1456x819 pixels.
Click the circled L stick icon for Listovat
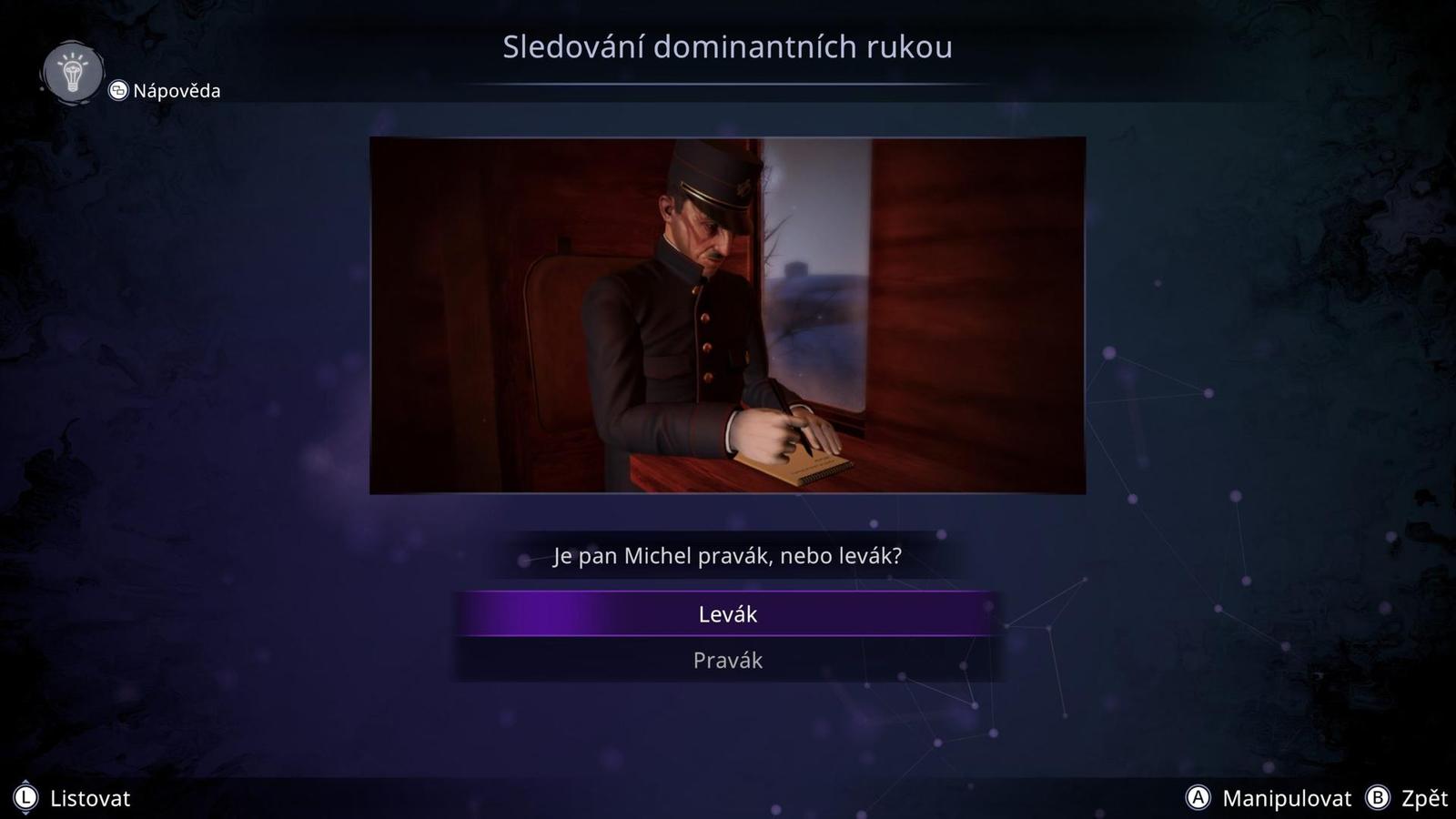click(25, 798)
